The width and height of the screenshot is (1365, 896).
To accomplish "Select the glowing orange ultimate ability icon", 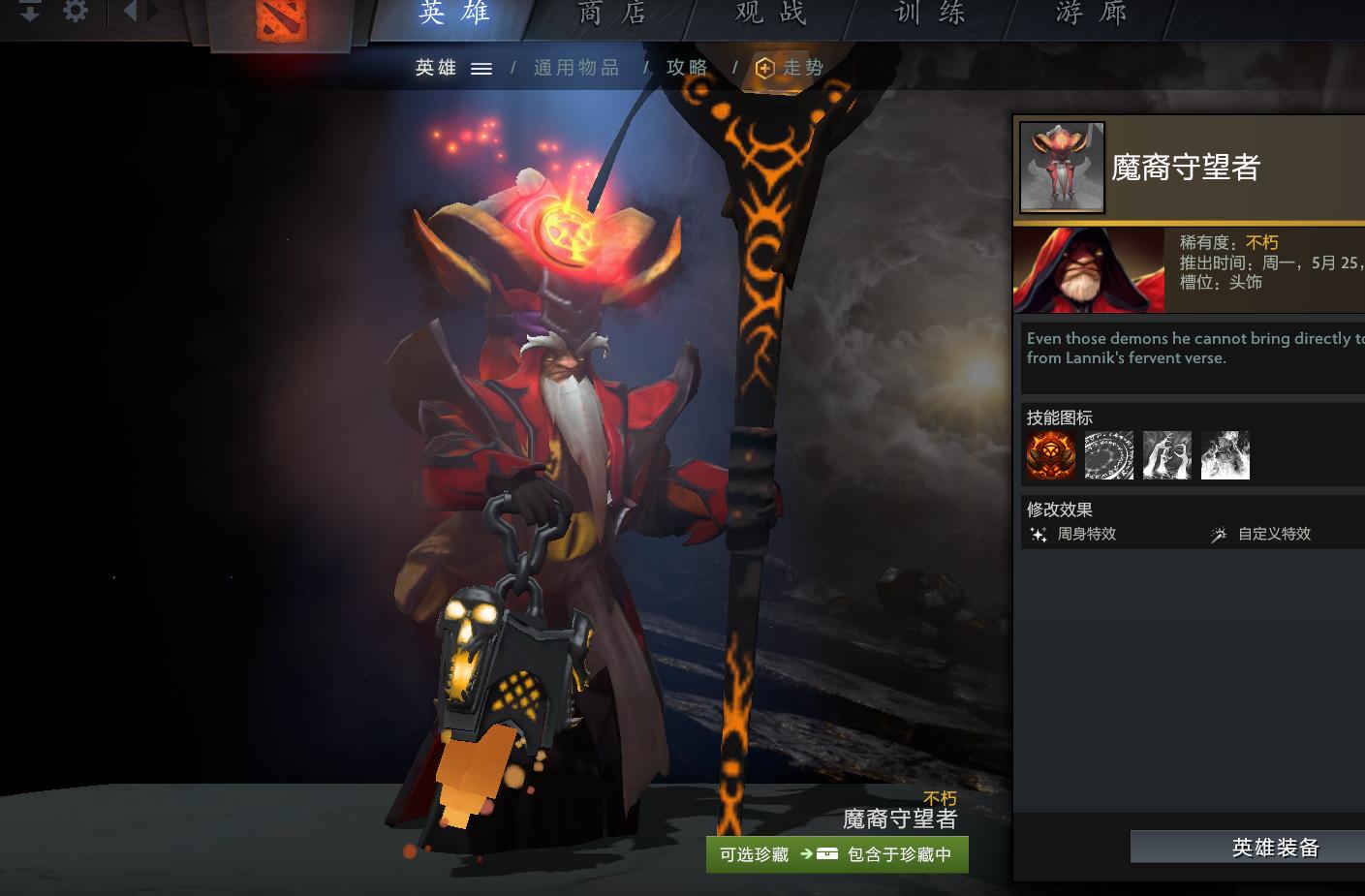I will [x=1051, y=455].
